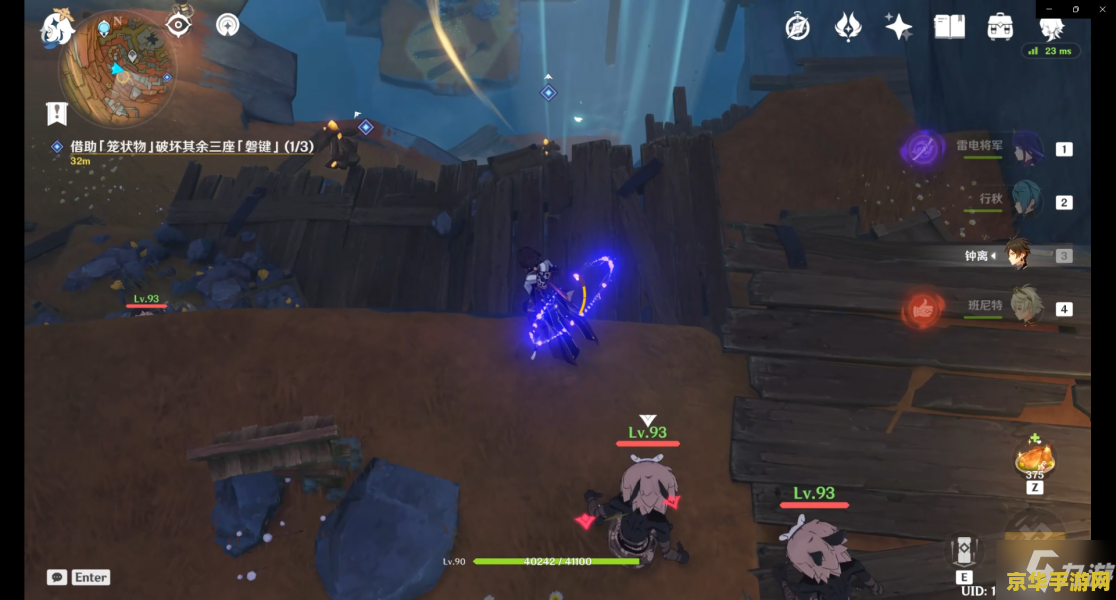Image resolution: width=1116 pixels, height=600 pixels.
Task: Use the roast chicken food item
Action: pyautogui.click(x=1033, y=460)
